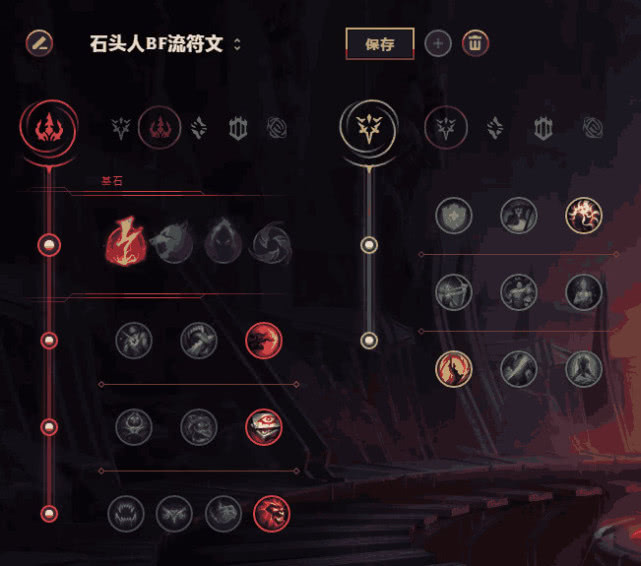Select the Electrocute keystone rune

127,241
